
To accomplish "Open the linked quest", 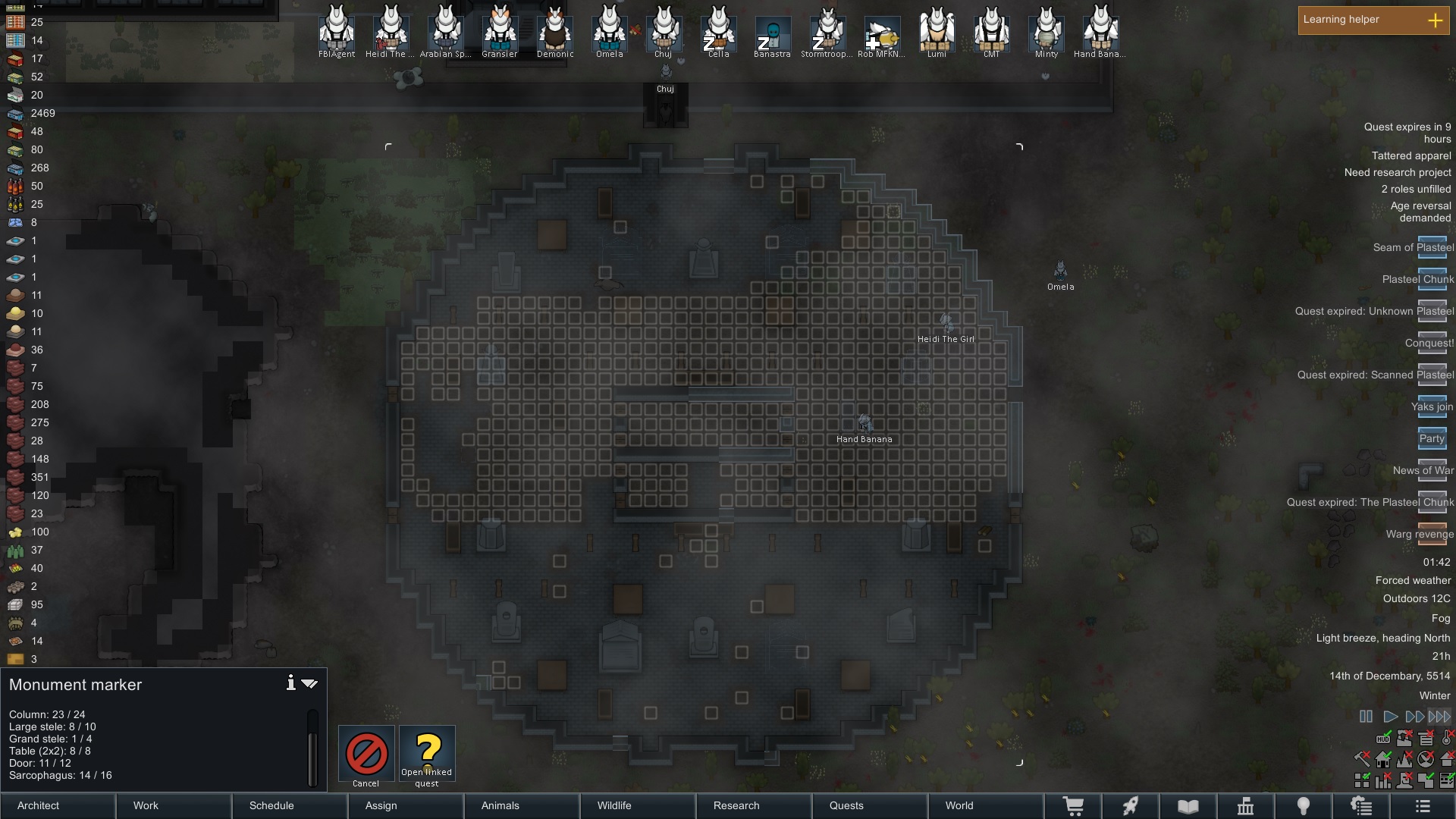I will coord(427,754).
